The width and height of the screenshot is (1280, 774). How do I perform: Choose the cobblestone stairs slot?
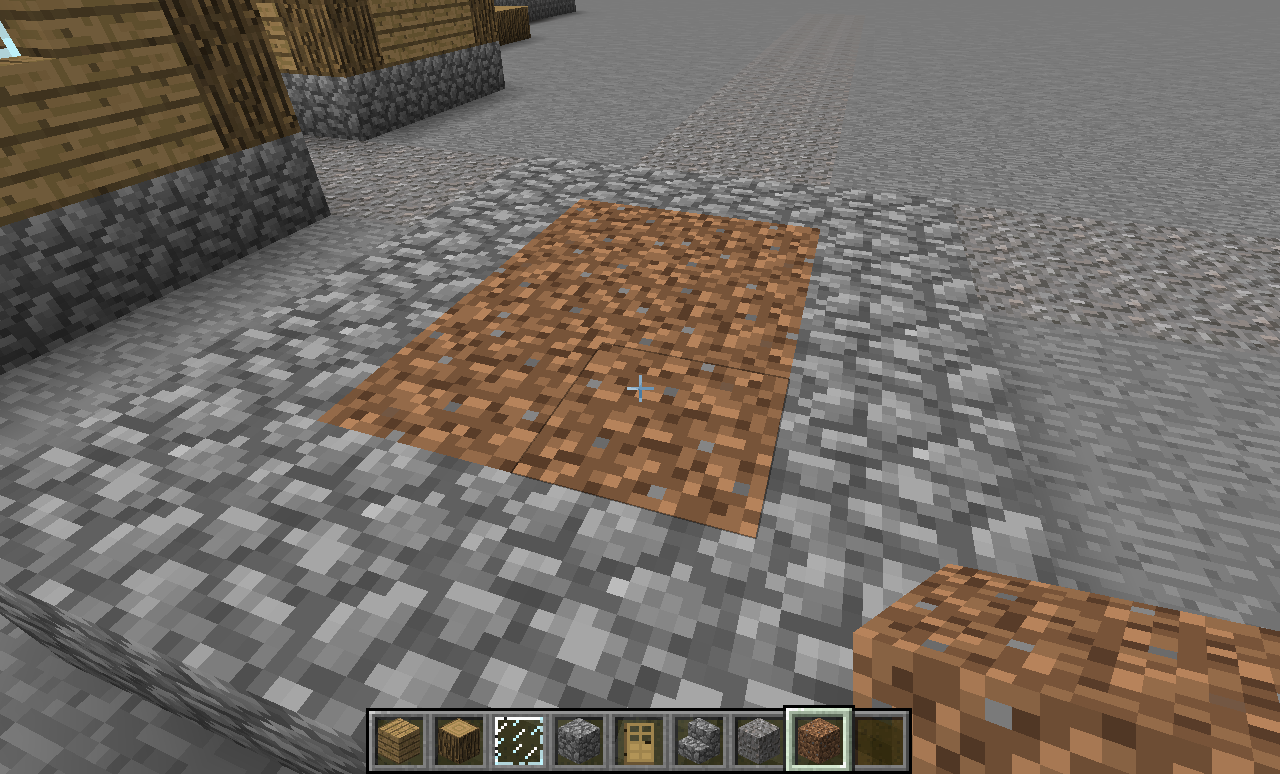point(699,741)
